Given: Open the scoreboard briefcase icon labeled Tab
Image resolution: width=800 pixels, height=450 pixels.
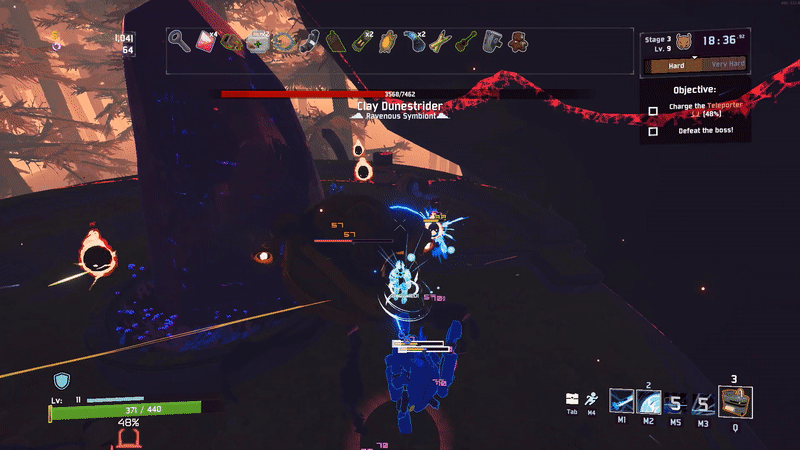Looking at the screenshot, I should (x=572, y=398).
